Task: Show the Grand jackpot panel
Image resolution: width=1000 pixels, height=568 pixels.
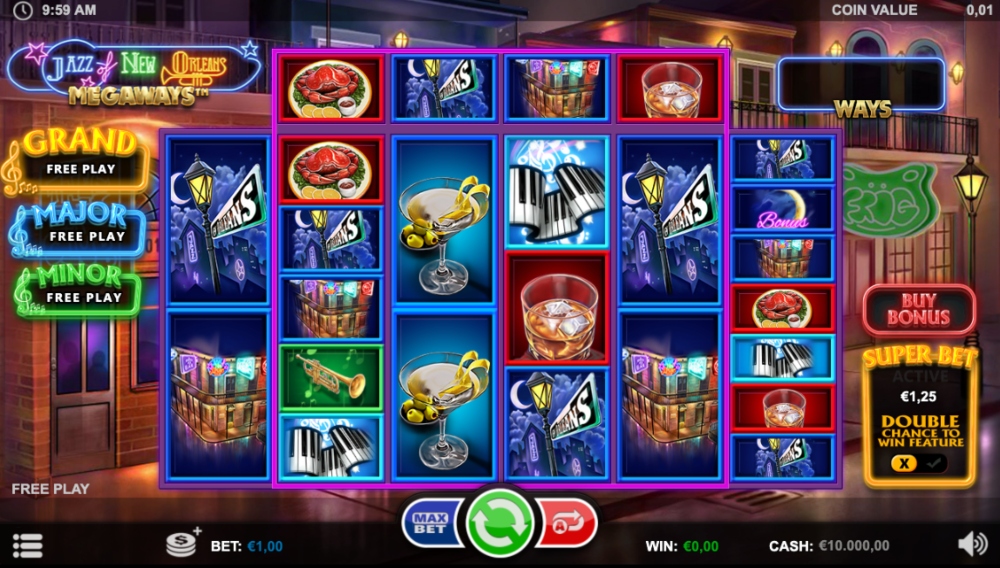Action: click(x=80, y=155)
